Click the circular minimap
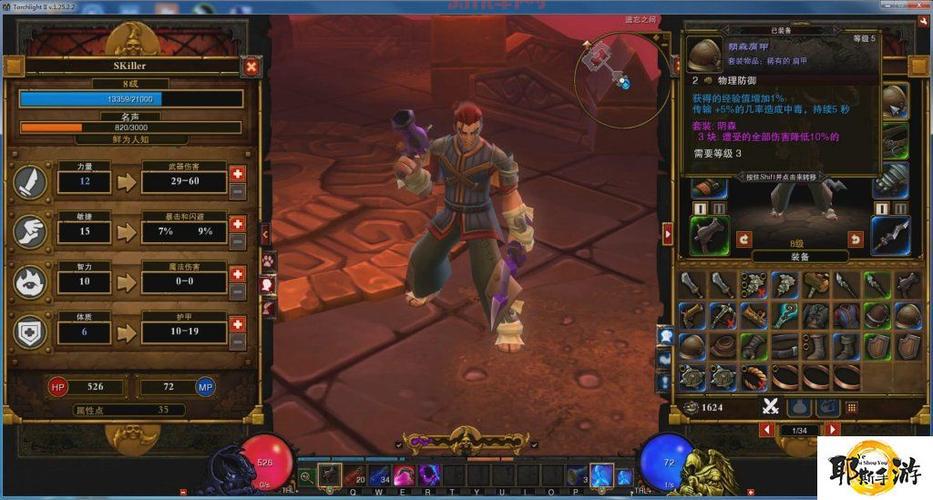 click(x=618, y=67)
